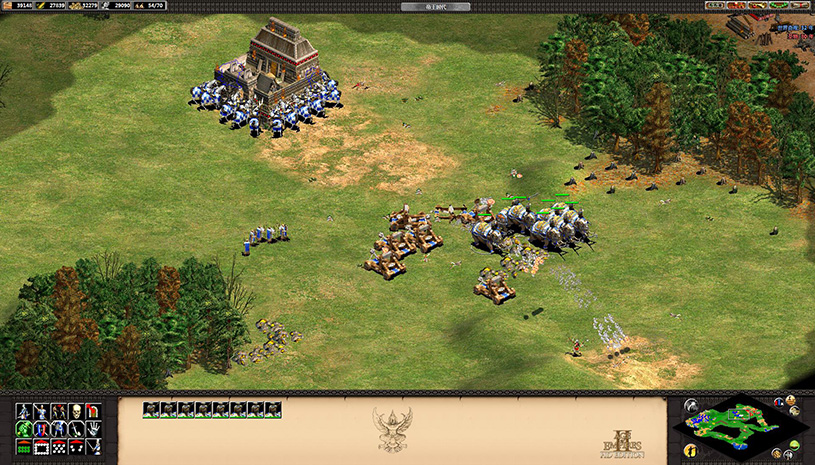Click the last selected unit portrait
815x465 pixels.
(273, 408)
